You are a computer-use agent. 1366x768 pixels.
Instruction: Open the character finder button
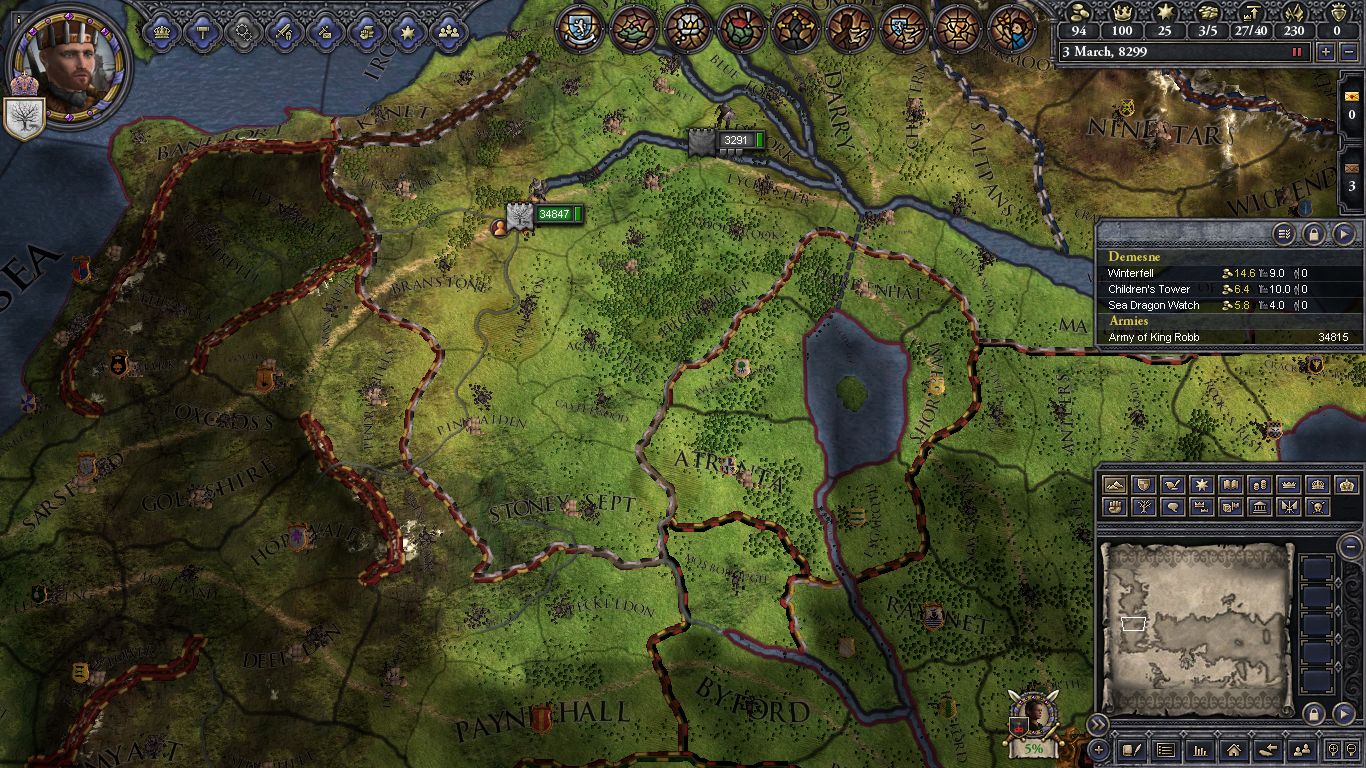1301,749
